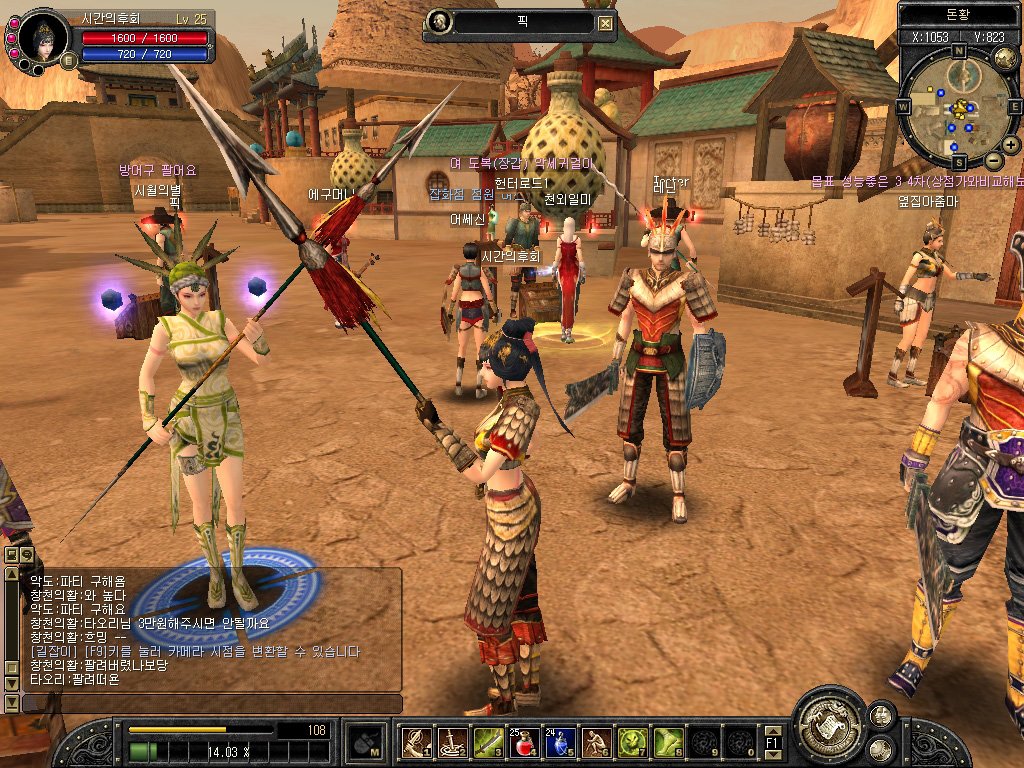The width and height of the screenshot is (1024, 768).
Task: Click the player character portrait
Action: (x=44, y=37)
